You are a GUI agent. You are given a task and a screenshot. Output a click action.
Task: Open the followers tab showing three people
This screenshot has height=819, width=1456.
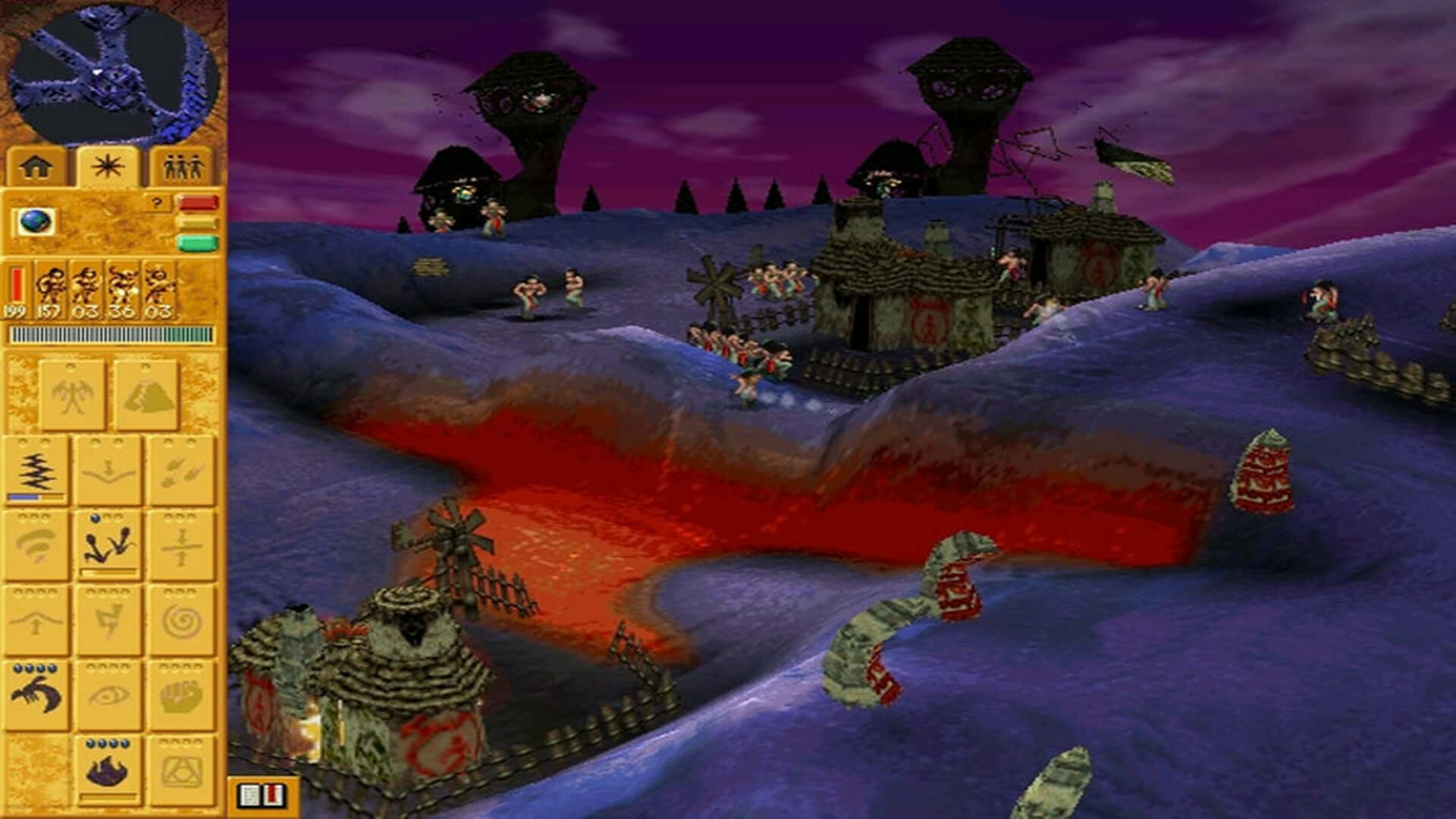(x=180, y=165)
